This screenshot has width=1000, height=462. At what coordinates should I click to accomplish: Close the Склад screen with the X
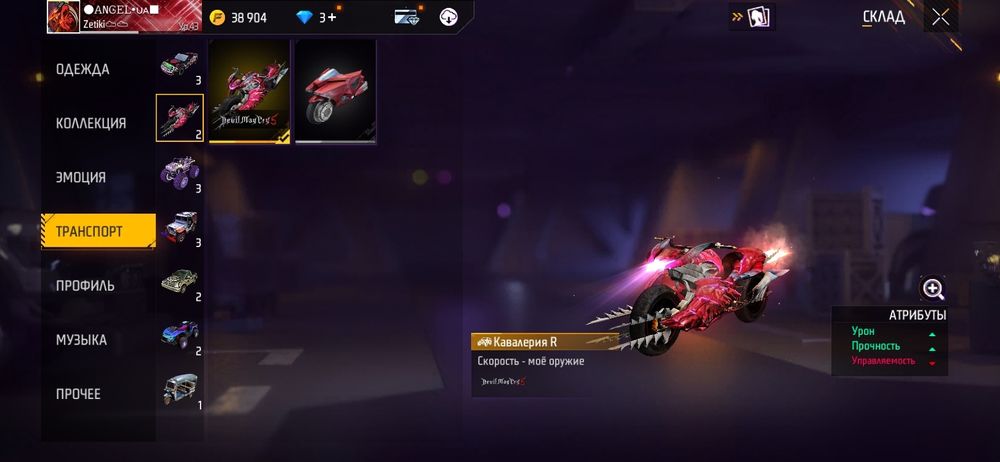940,17
